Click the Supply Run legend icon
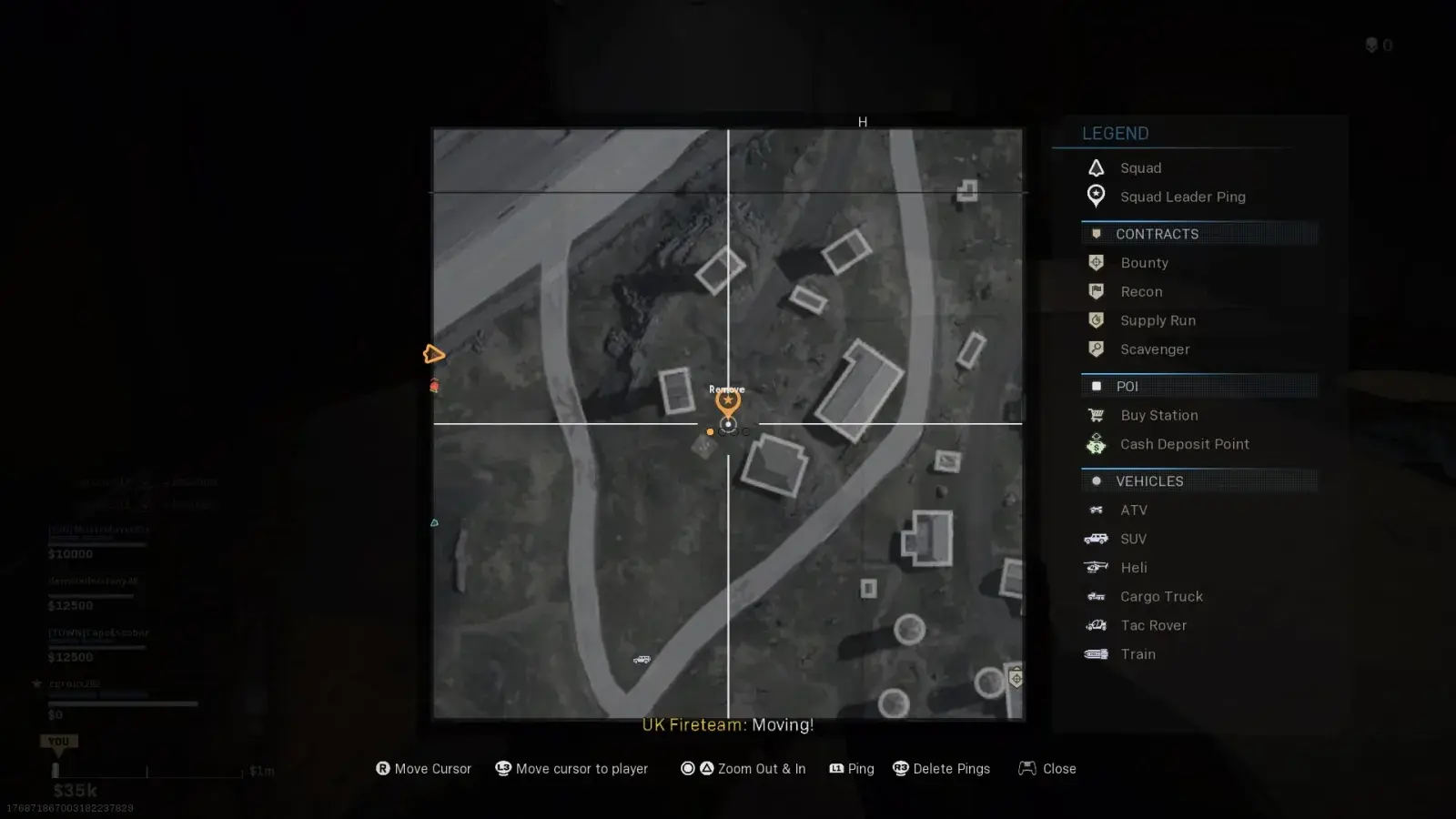This screenshot has width=1456, height=819. click(x=1097, y=320)
